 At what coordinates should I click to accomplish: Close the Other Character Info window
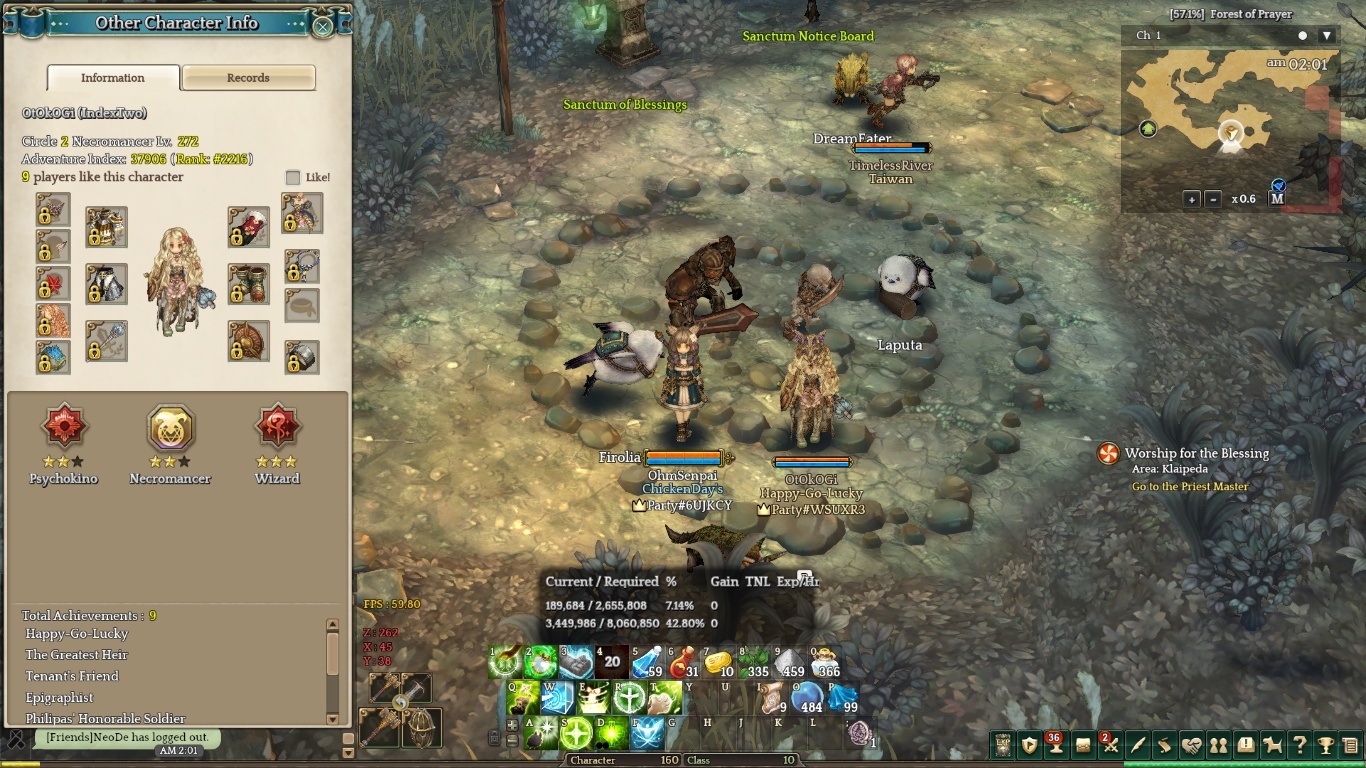[x=322, y=26]
